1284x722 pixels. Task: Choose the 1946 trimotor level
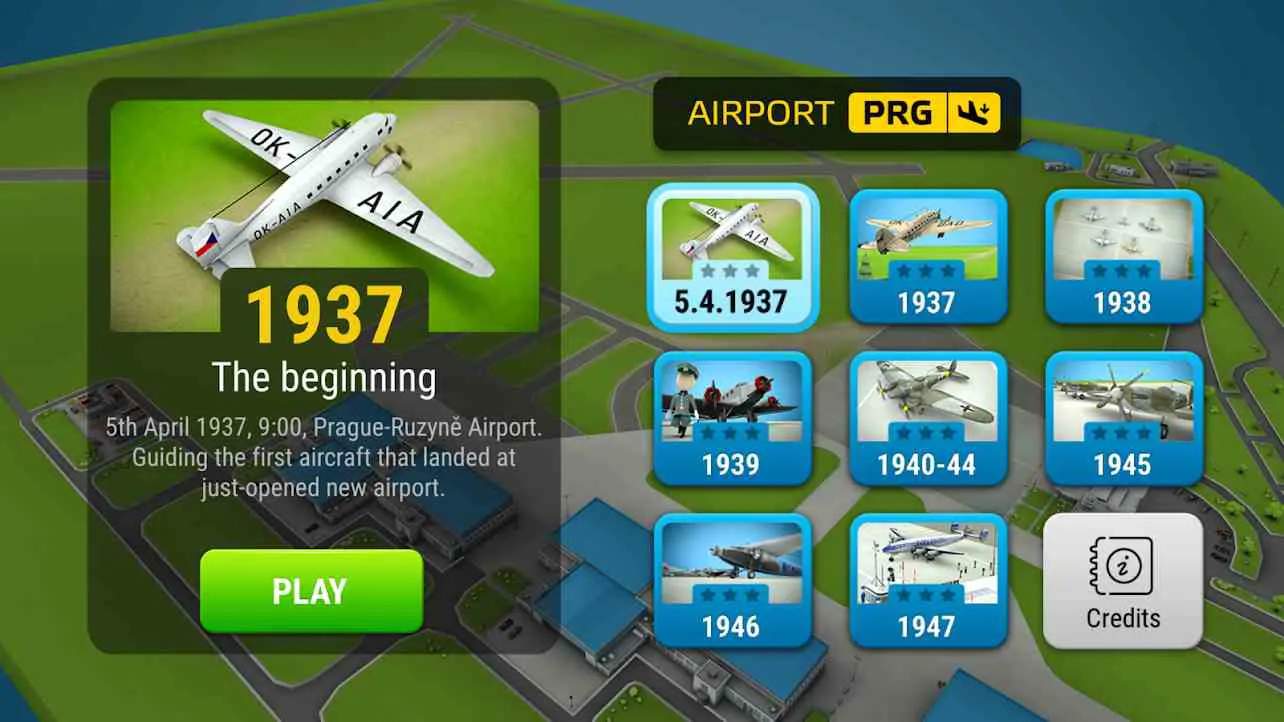(732, 578)
